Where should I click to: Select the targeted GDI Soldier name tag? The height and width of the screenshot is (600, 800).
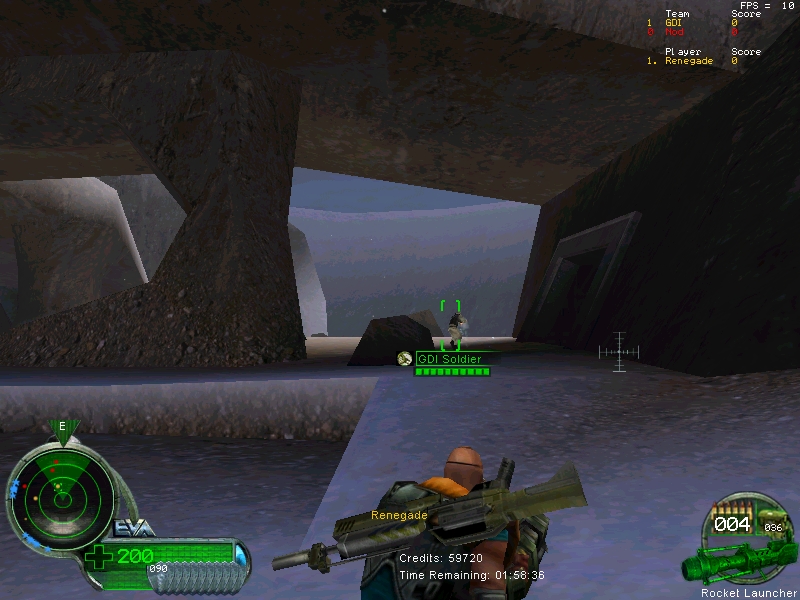pos(449,359)
